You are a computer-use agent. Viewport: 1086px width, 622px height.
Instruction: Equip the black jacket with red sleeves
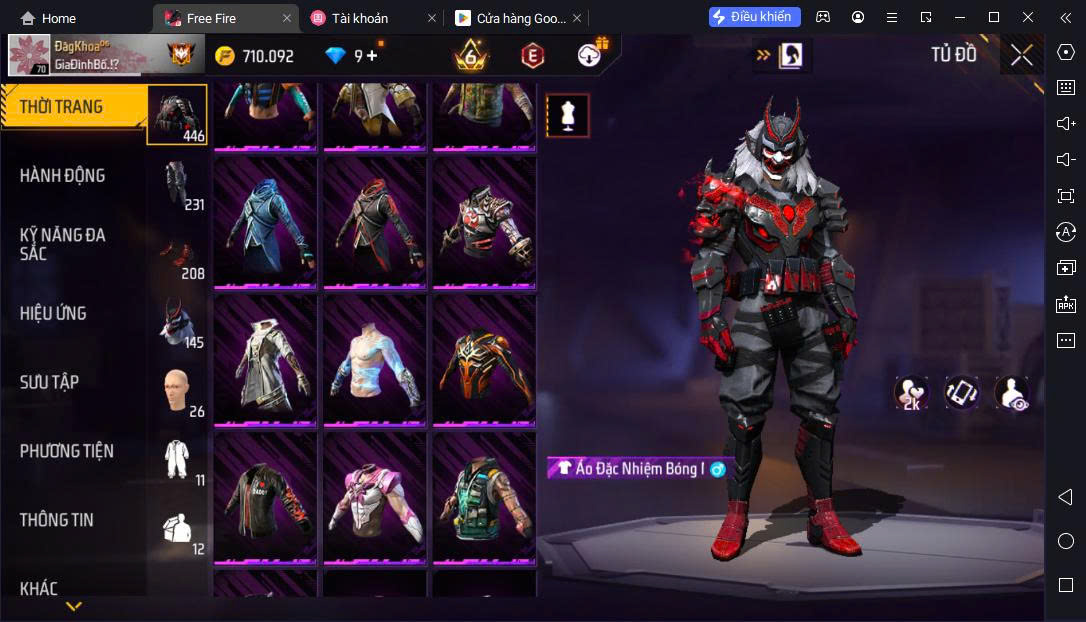tap(265, 497)
